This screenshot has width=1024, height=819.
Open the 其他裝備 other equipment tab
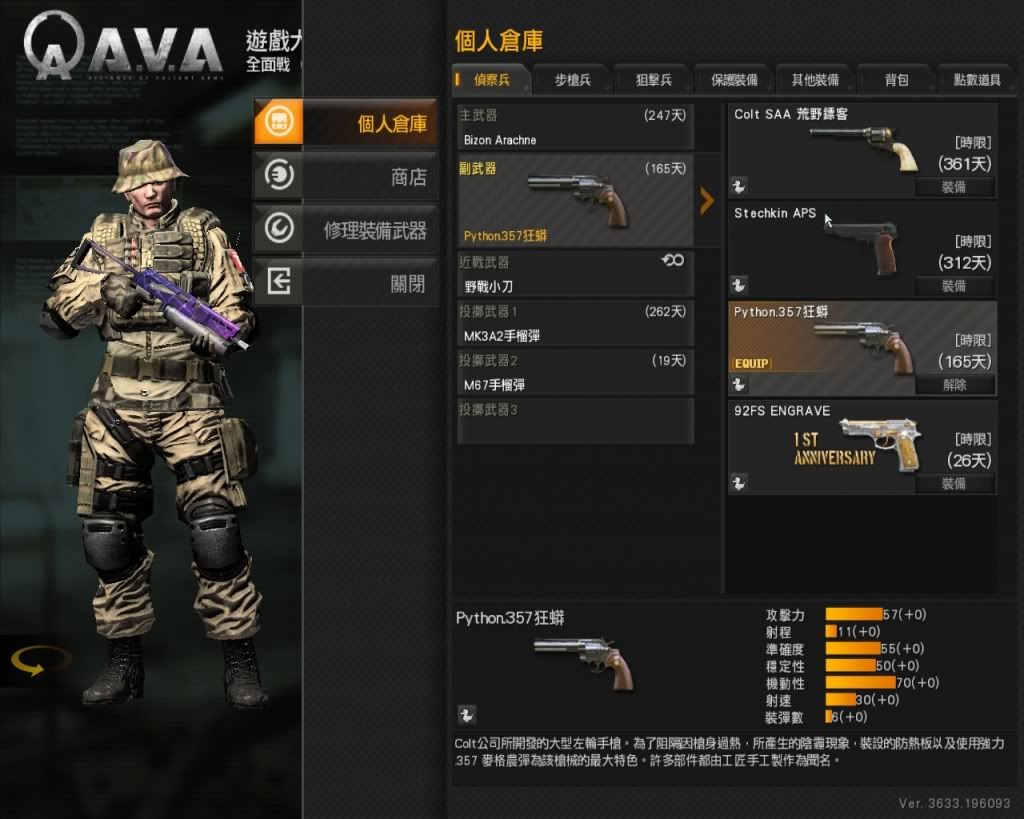[815, 80]
